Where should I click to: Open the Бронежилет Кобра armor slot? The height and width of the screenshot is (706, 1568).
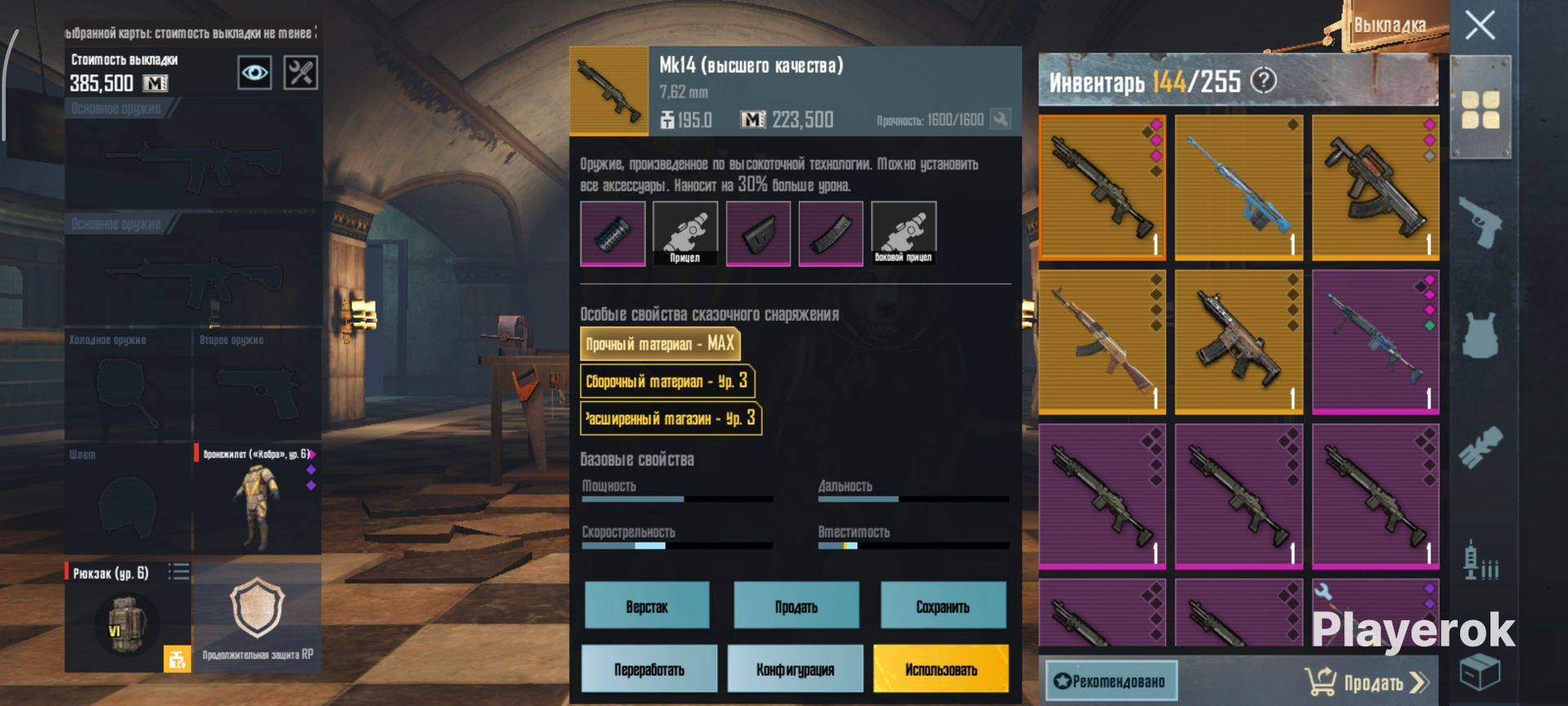pyautogui.click(x=256, y=498)
